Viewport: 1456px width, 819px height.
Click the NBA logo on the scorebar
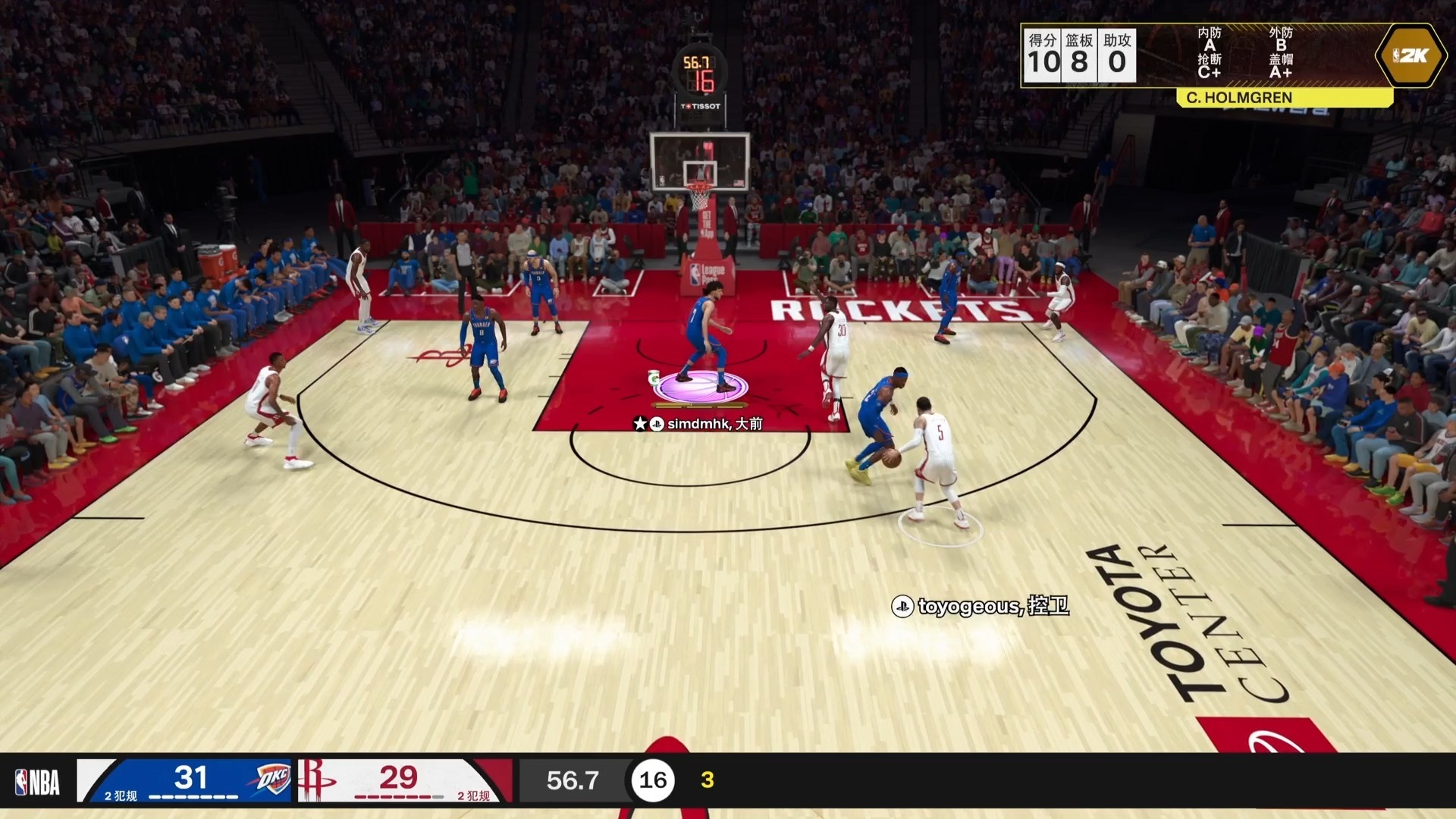(x=38, y=782)
